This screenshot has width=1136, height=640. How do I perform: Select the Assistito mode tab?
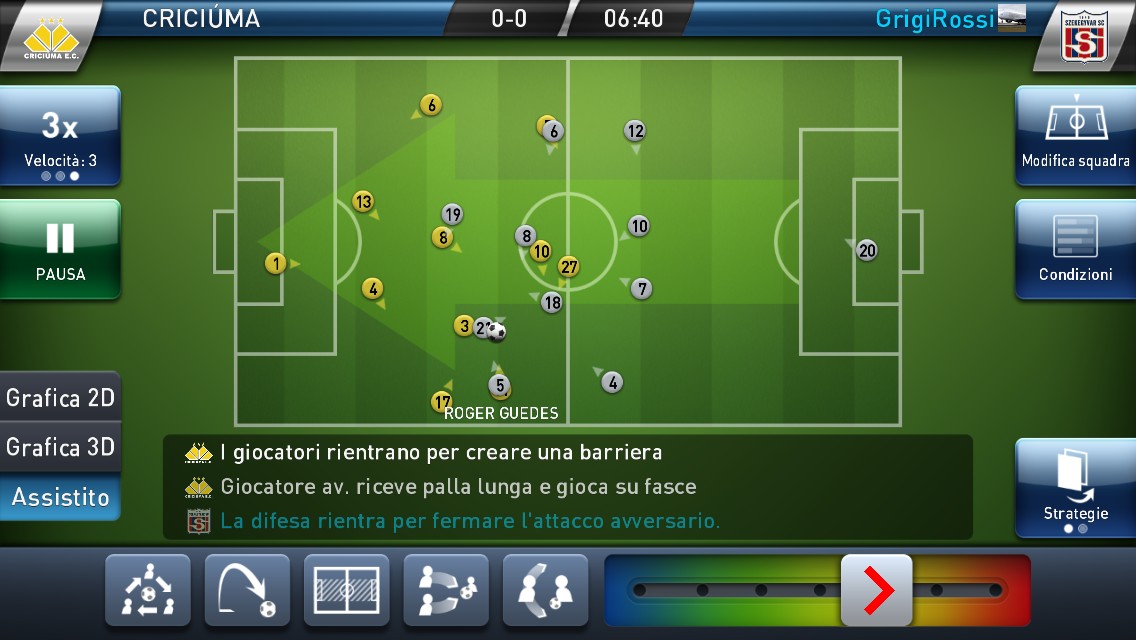click(x=60, y=497)
